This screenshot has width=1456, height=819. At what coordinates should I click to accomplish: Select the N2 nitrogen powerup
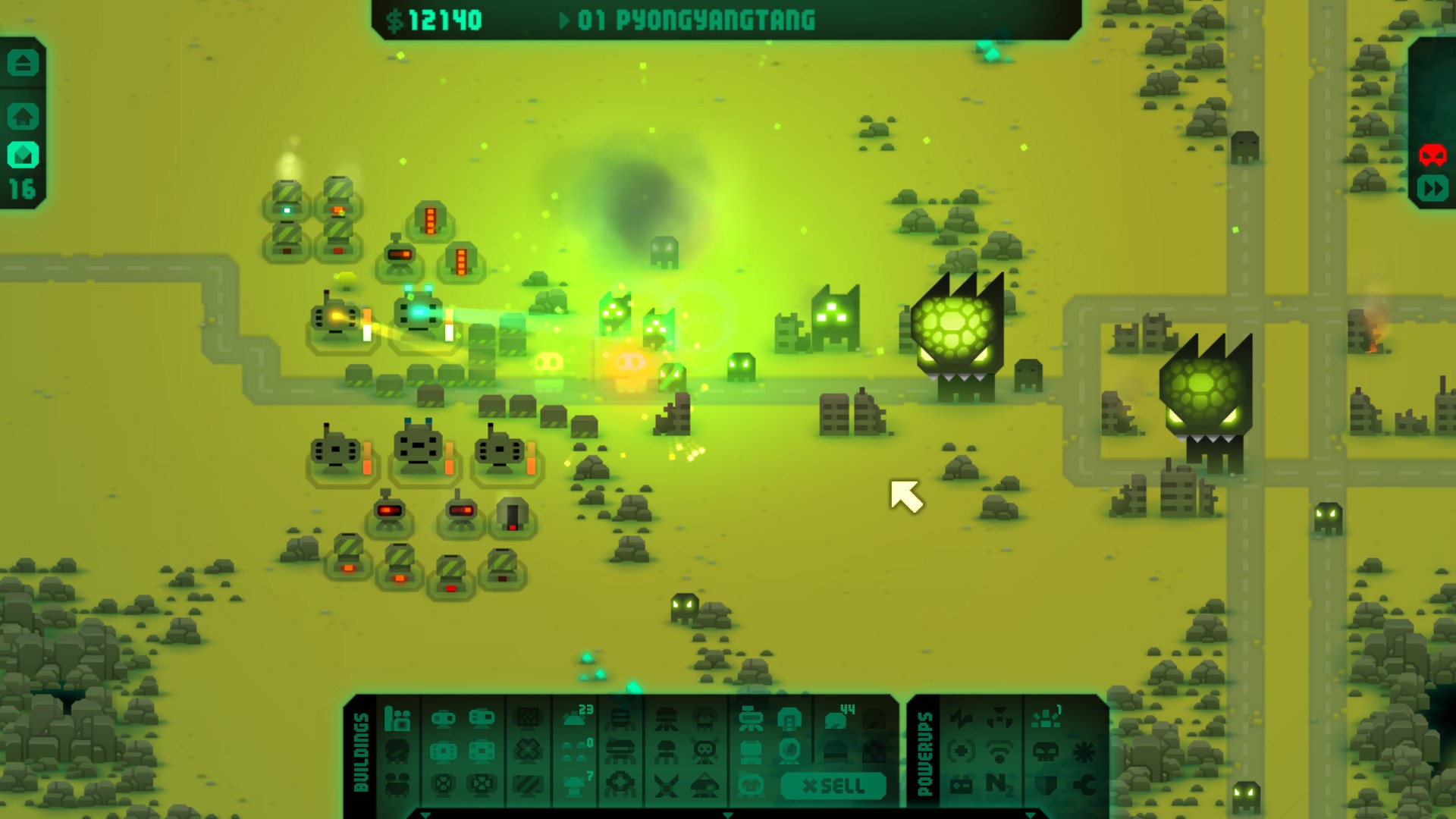tap(999, 786)
